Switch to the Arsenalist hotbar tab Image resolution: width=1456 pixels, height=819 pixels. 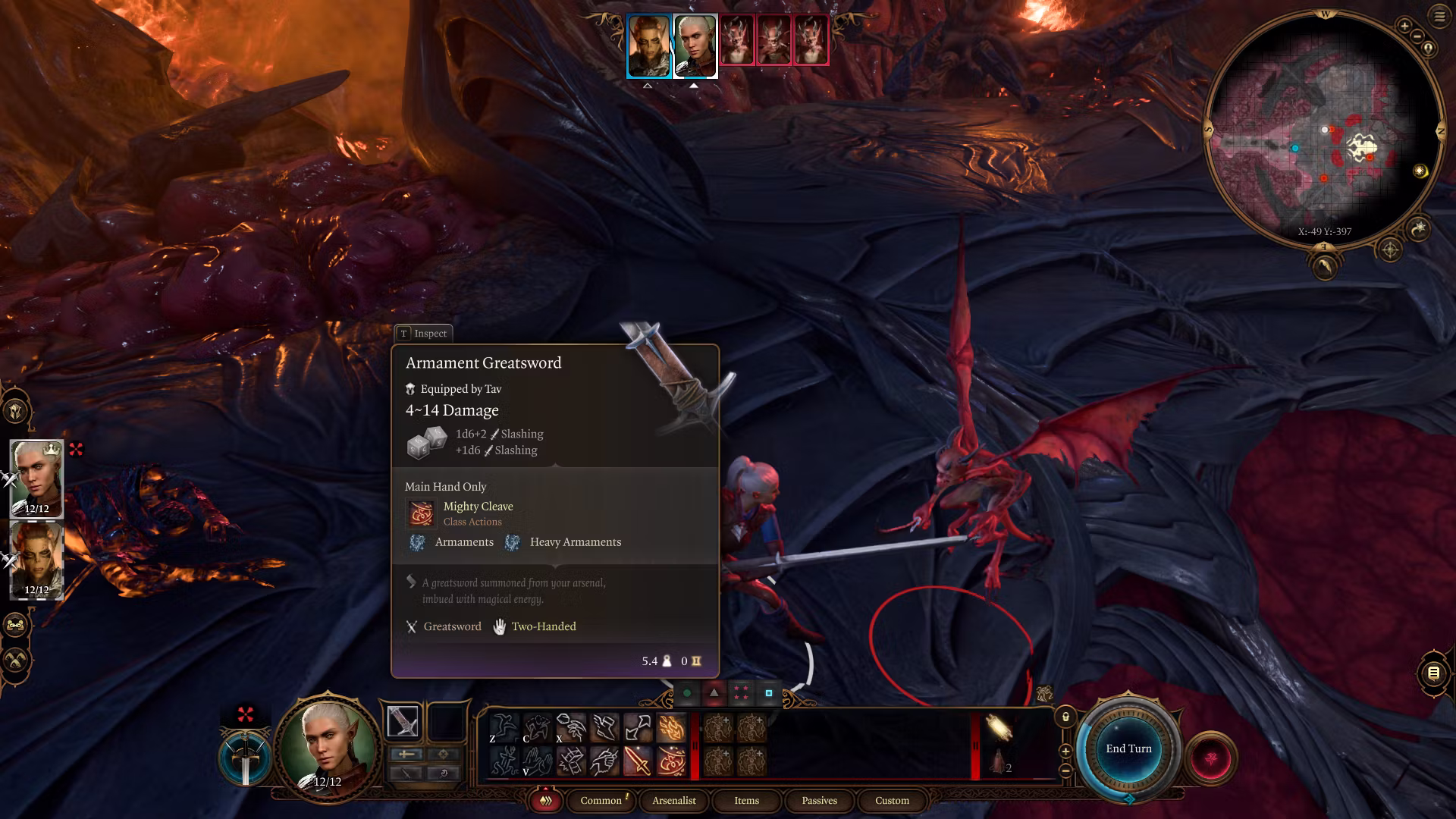(x=673, y=800)
